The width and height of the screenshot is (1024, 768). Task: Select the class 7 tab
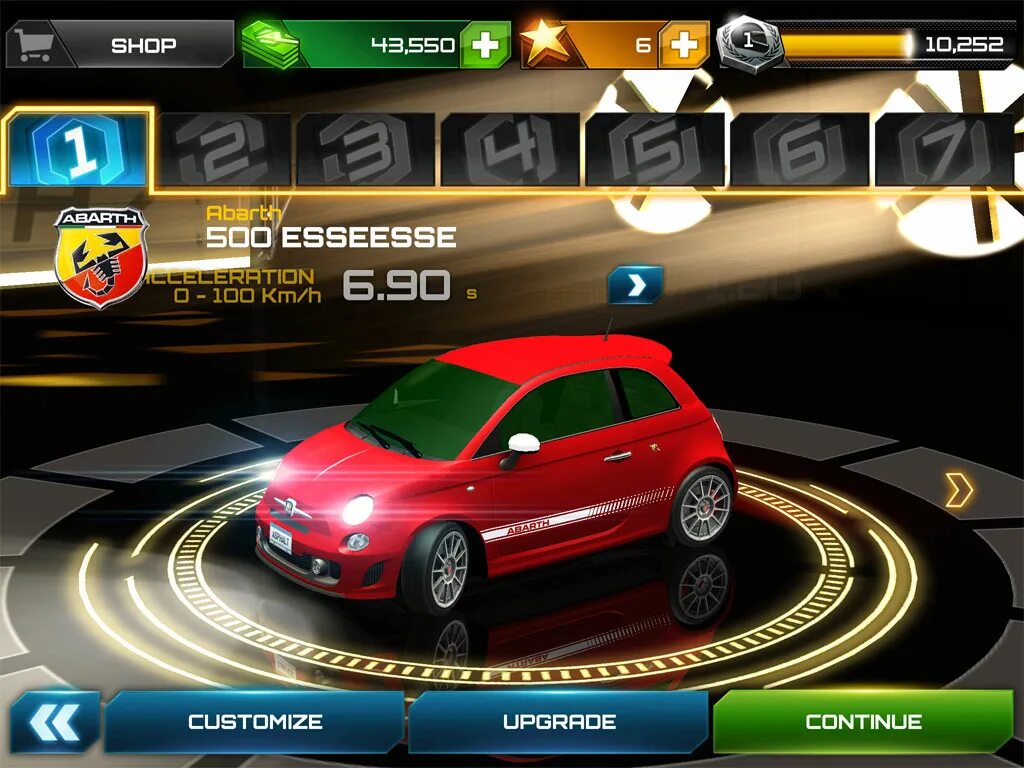coord(943,150)
